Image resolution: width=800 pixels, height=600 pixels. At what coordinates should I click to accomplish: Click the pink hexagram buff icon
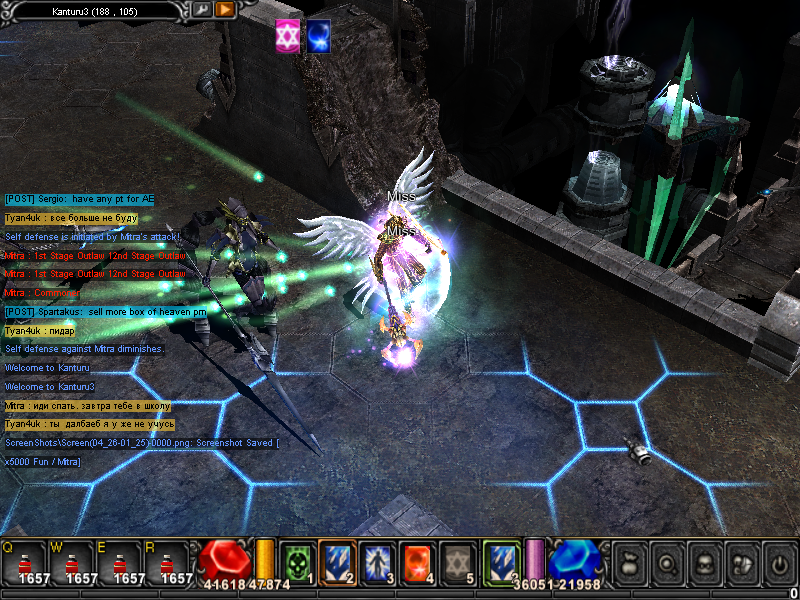[x=288, y=36]
